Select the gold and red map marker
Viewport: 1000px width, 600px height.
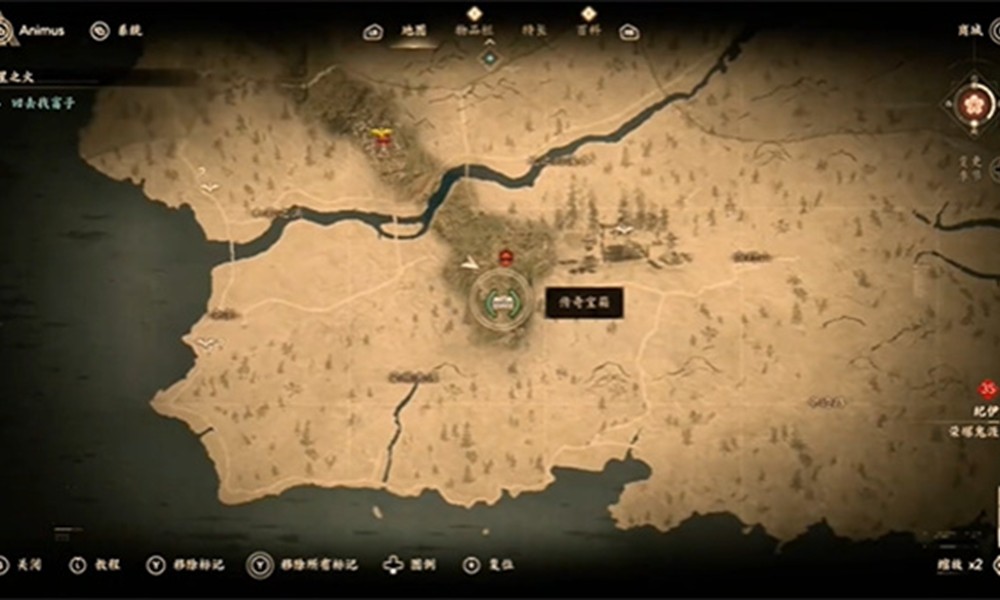(x=381, y=139)
